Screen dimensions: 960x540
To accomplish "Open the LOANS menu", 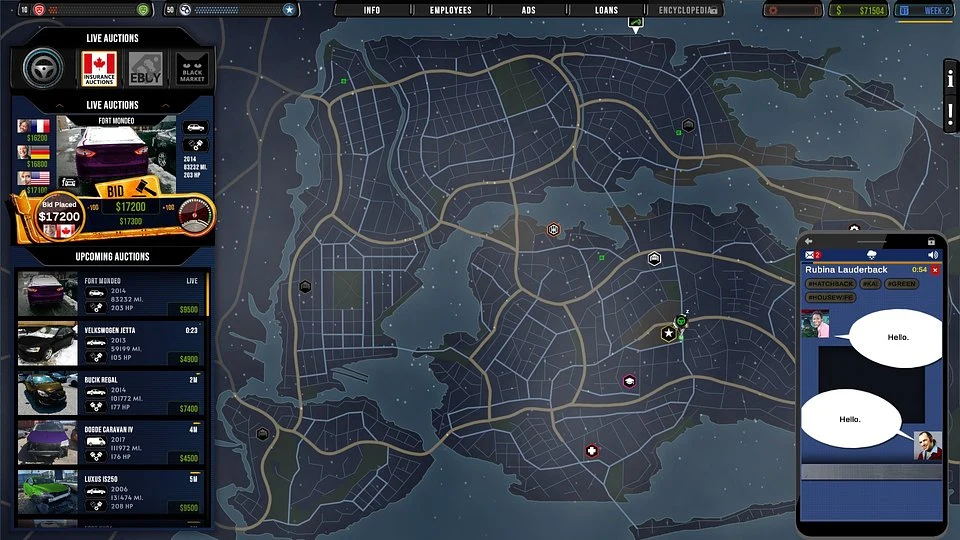I will [606, 10].
